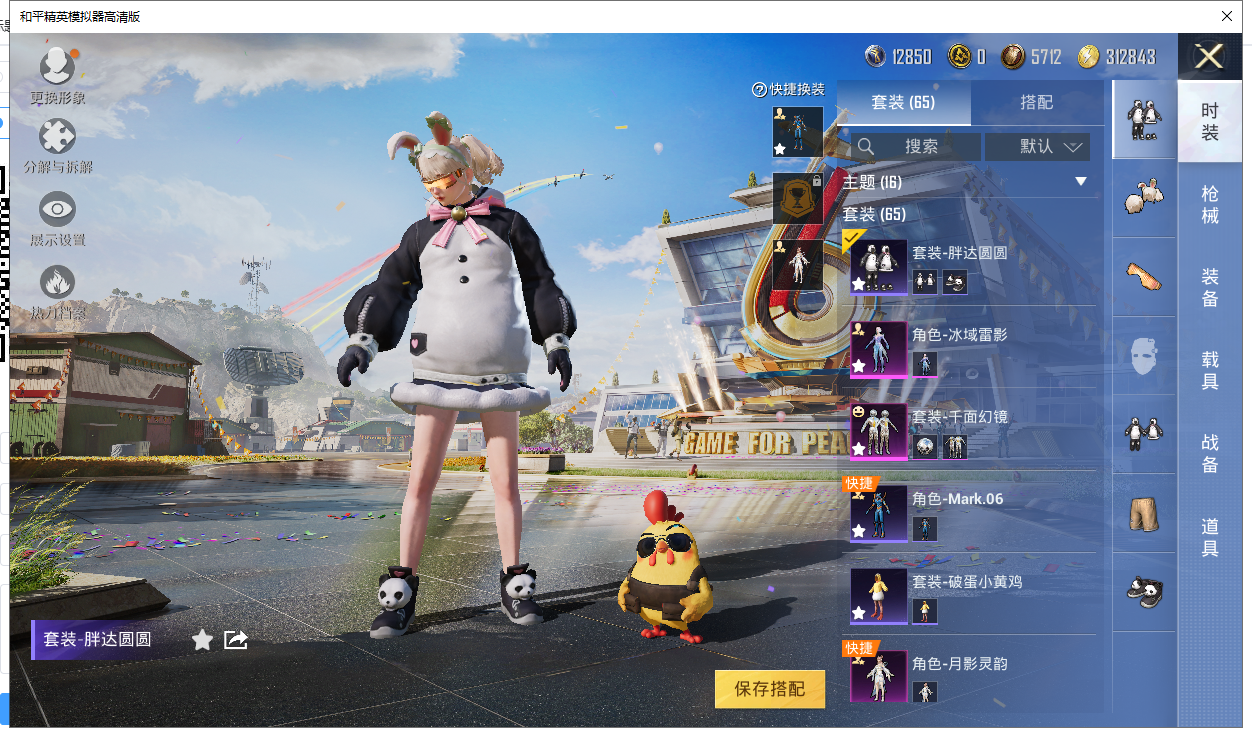Pick the 套装-千面幻镜 outfit
Viewport: 1252px width, 737px height.
[970, 432]
